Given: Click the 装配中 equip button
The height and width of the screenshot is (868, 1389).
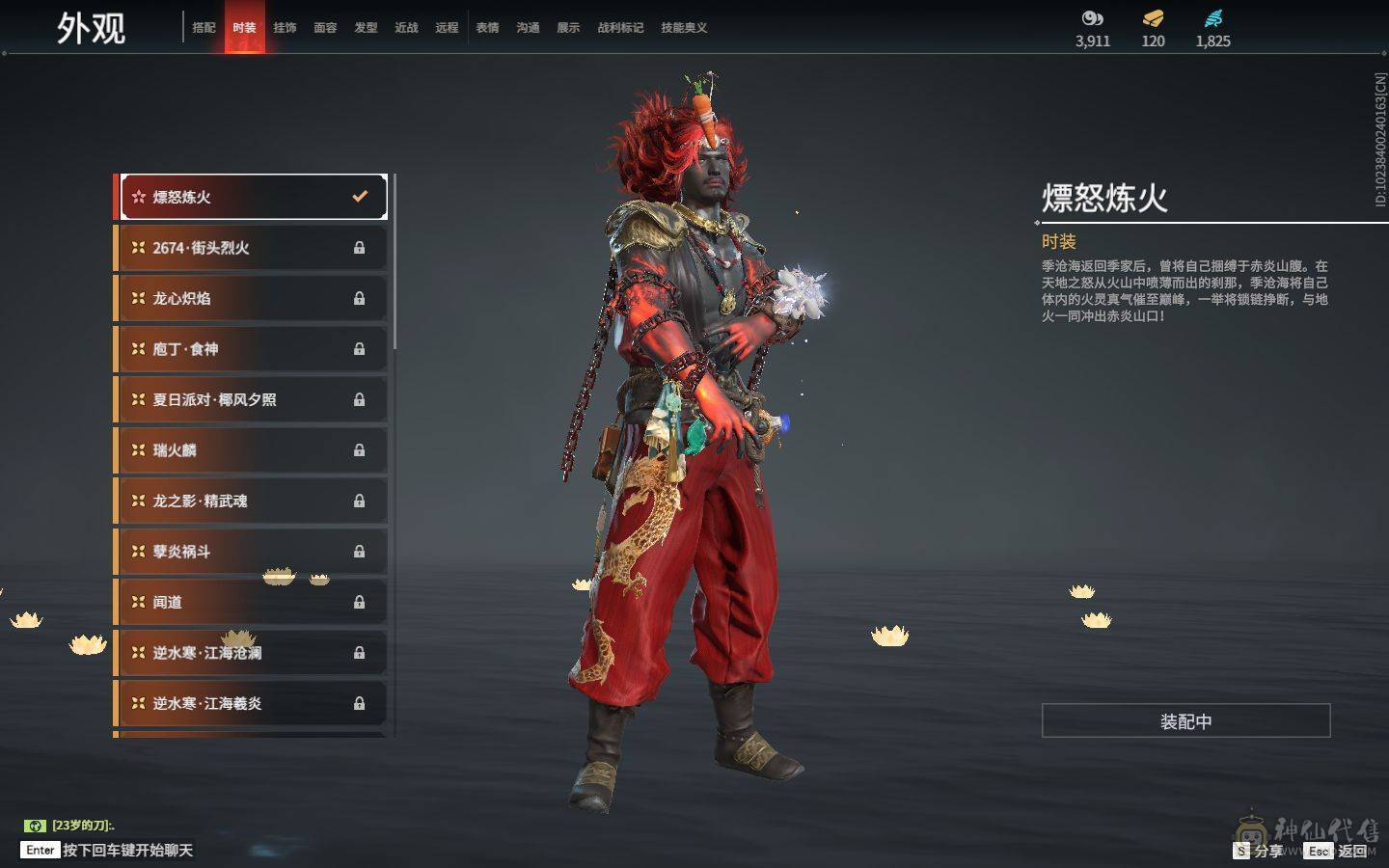Looking at the screenshot, I should coord(1185,721).
